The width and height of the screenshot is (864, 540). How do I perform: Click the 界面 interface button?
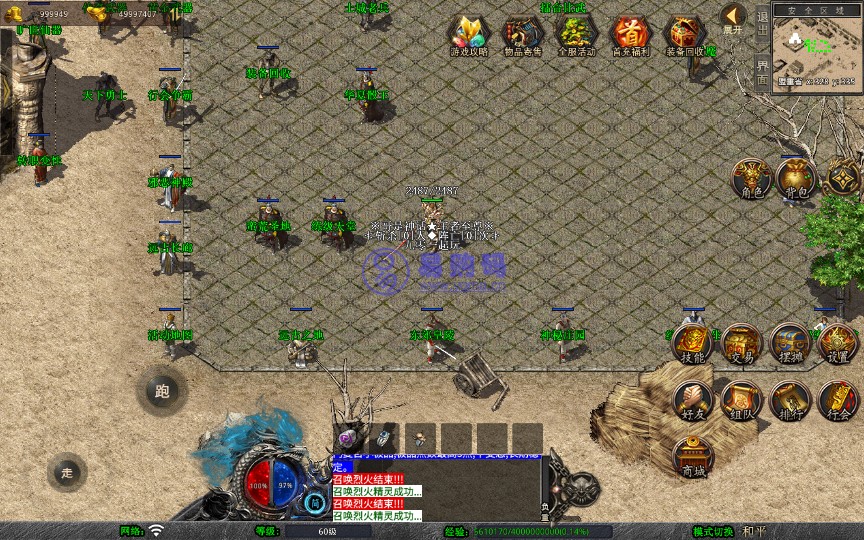click(x=762, y=72)
